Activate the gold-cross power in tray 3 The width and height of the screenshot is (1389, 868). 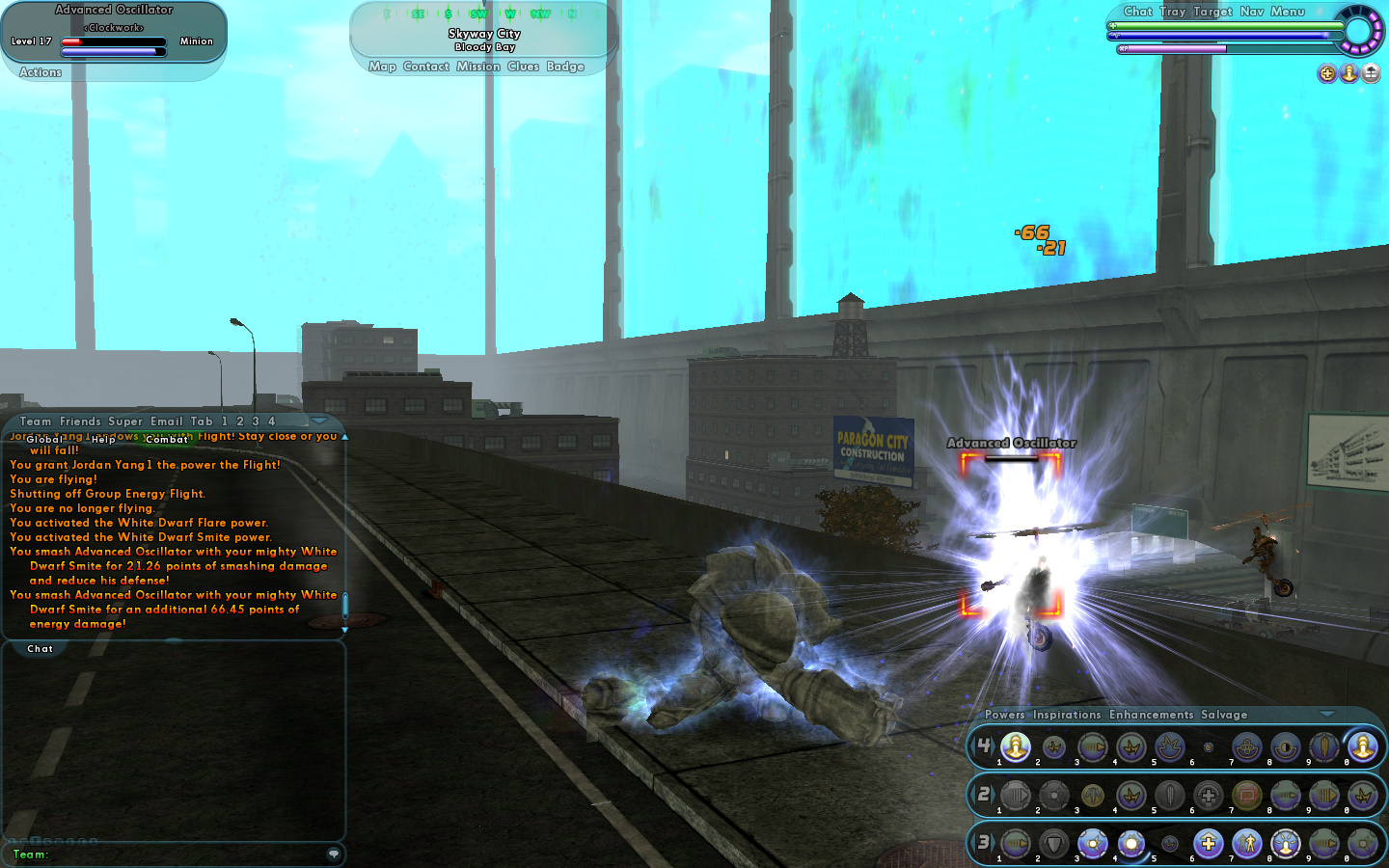point(1209,844)
